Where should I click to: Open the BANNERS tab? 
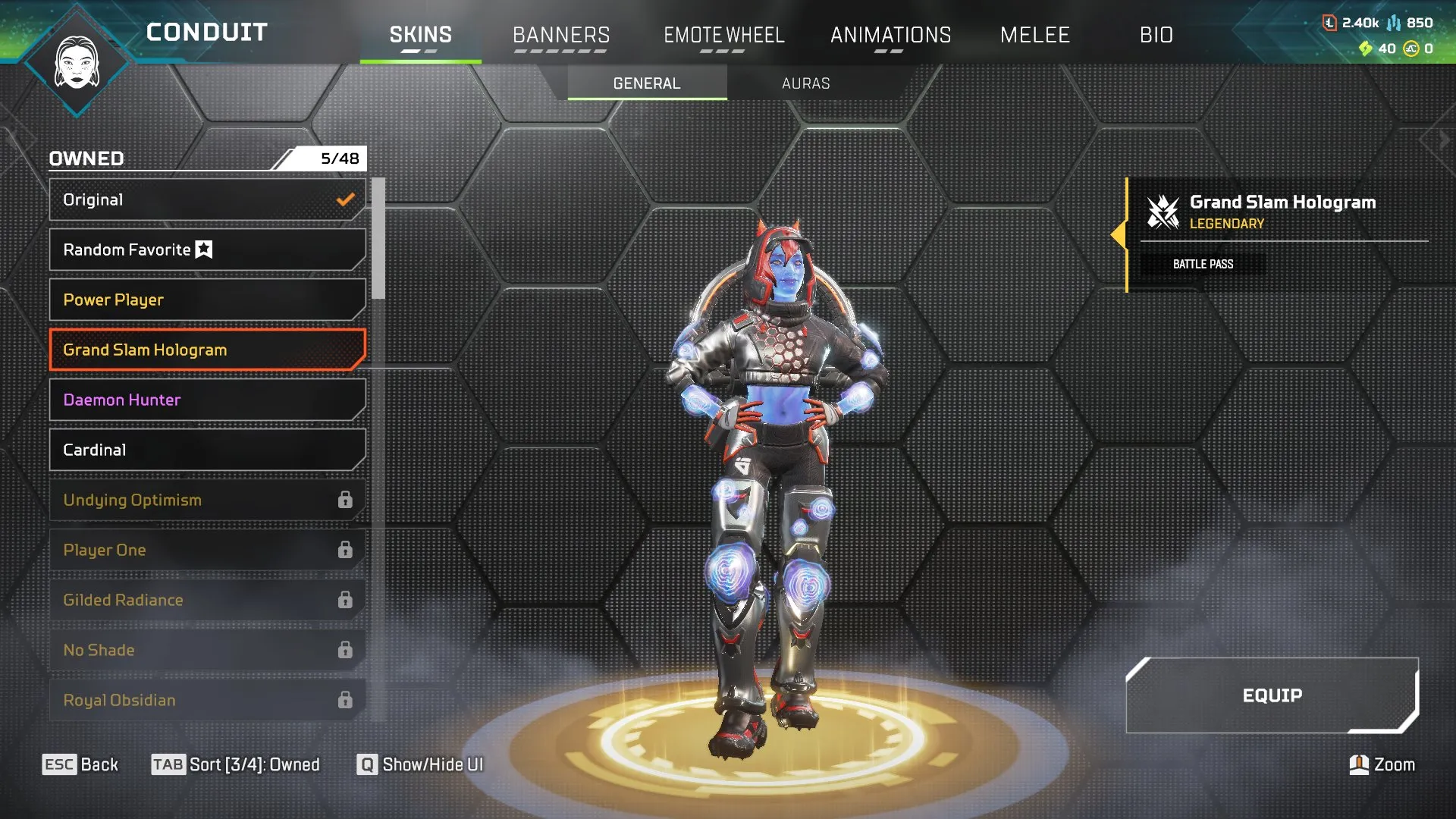click(561, 34)
